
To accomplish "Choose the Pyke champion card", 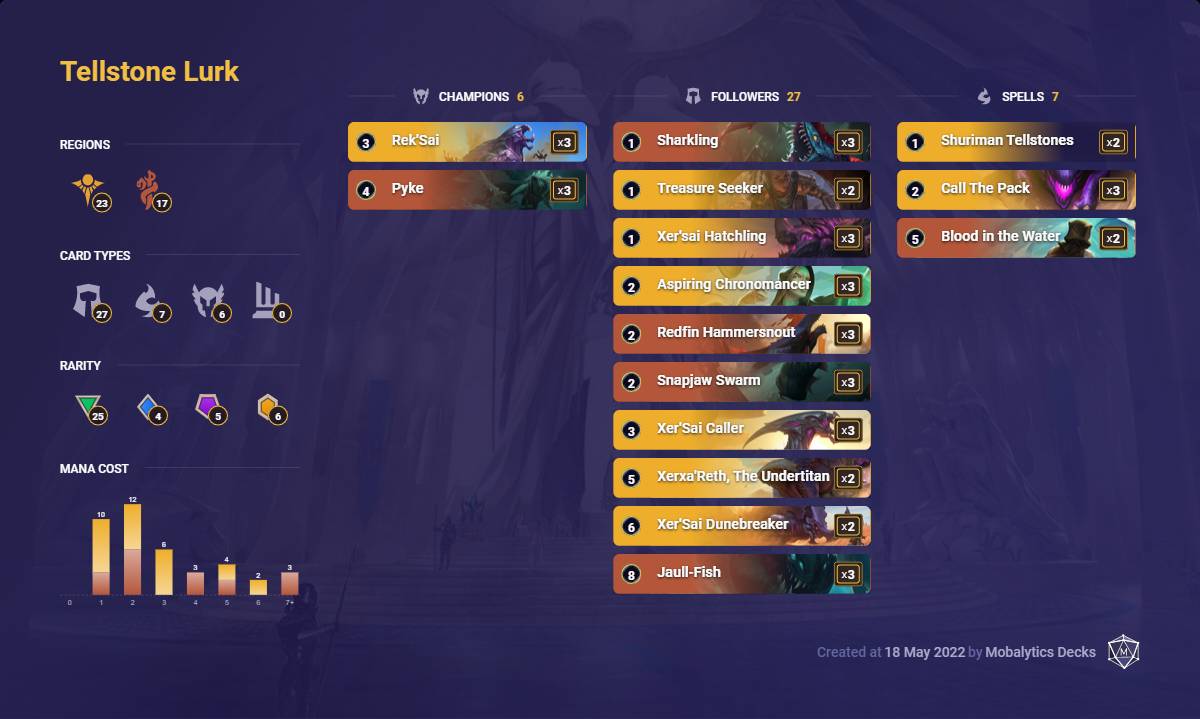I will pos(467,190).
